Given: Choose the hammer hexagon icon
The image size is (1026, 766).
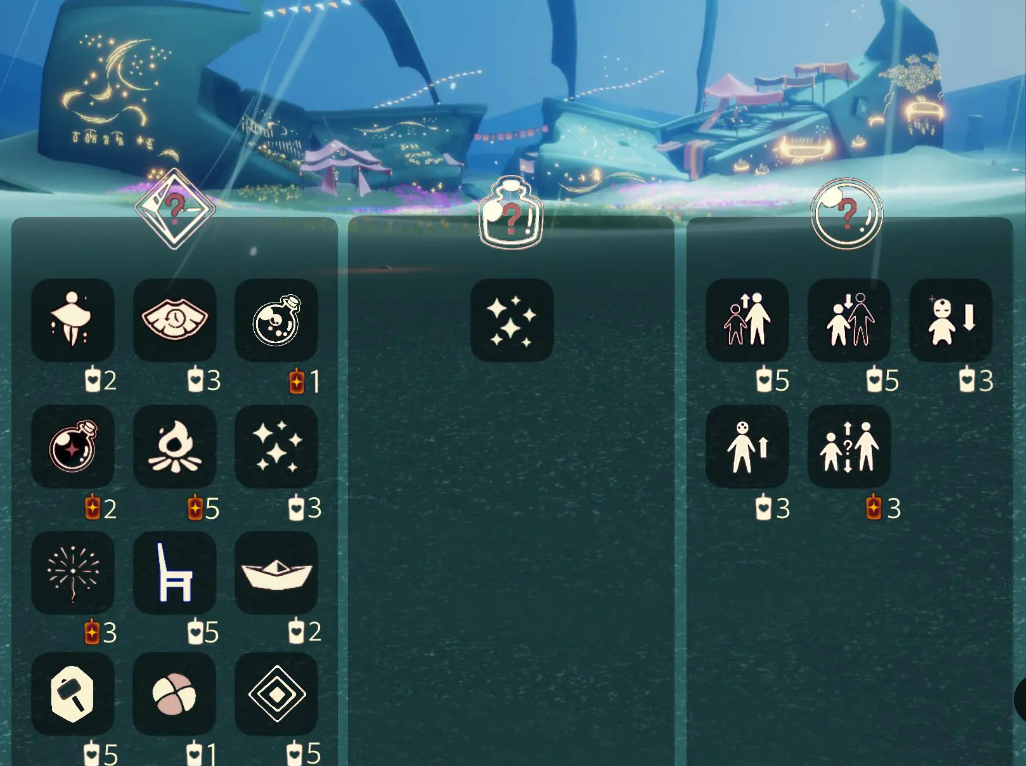Looking at the screenshot, I should [x=72, y=694].
